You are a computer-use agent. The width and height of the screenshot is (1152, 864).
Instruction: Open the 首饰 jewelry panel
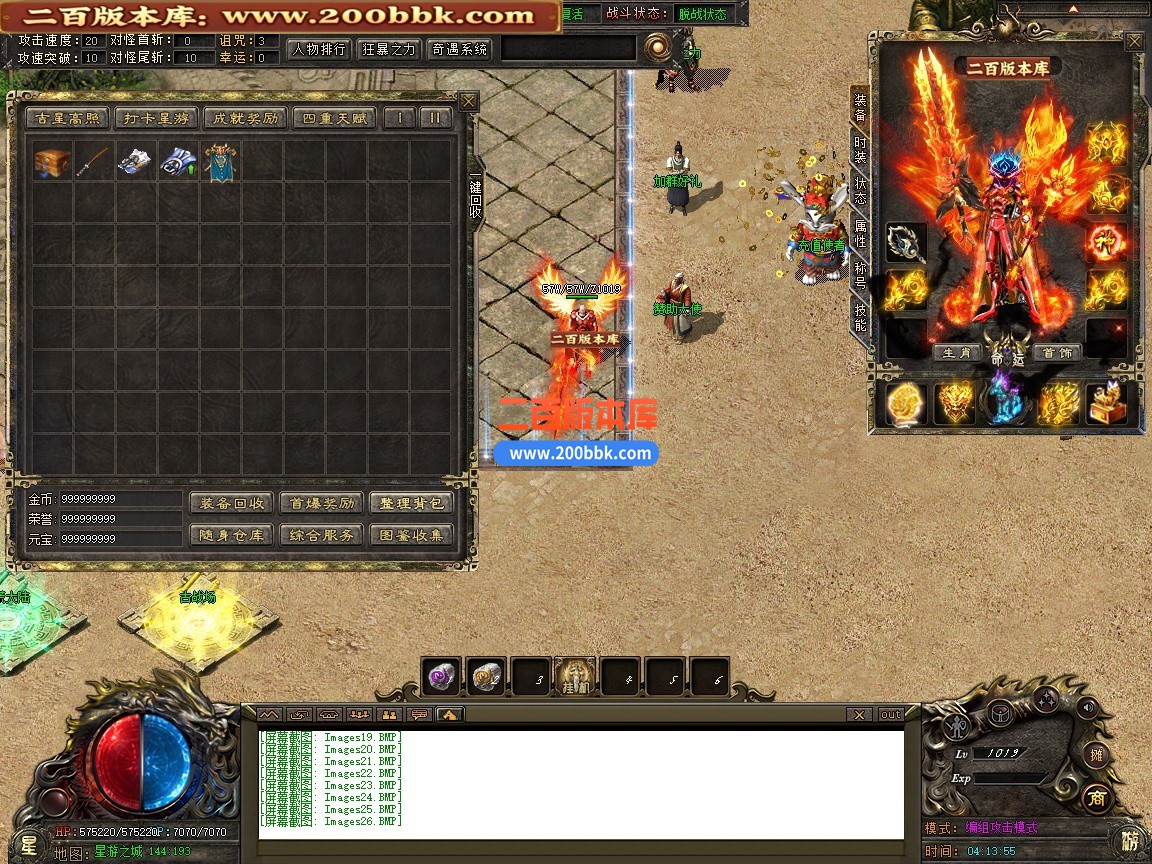pos(1056,353)
